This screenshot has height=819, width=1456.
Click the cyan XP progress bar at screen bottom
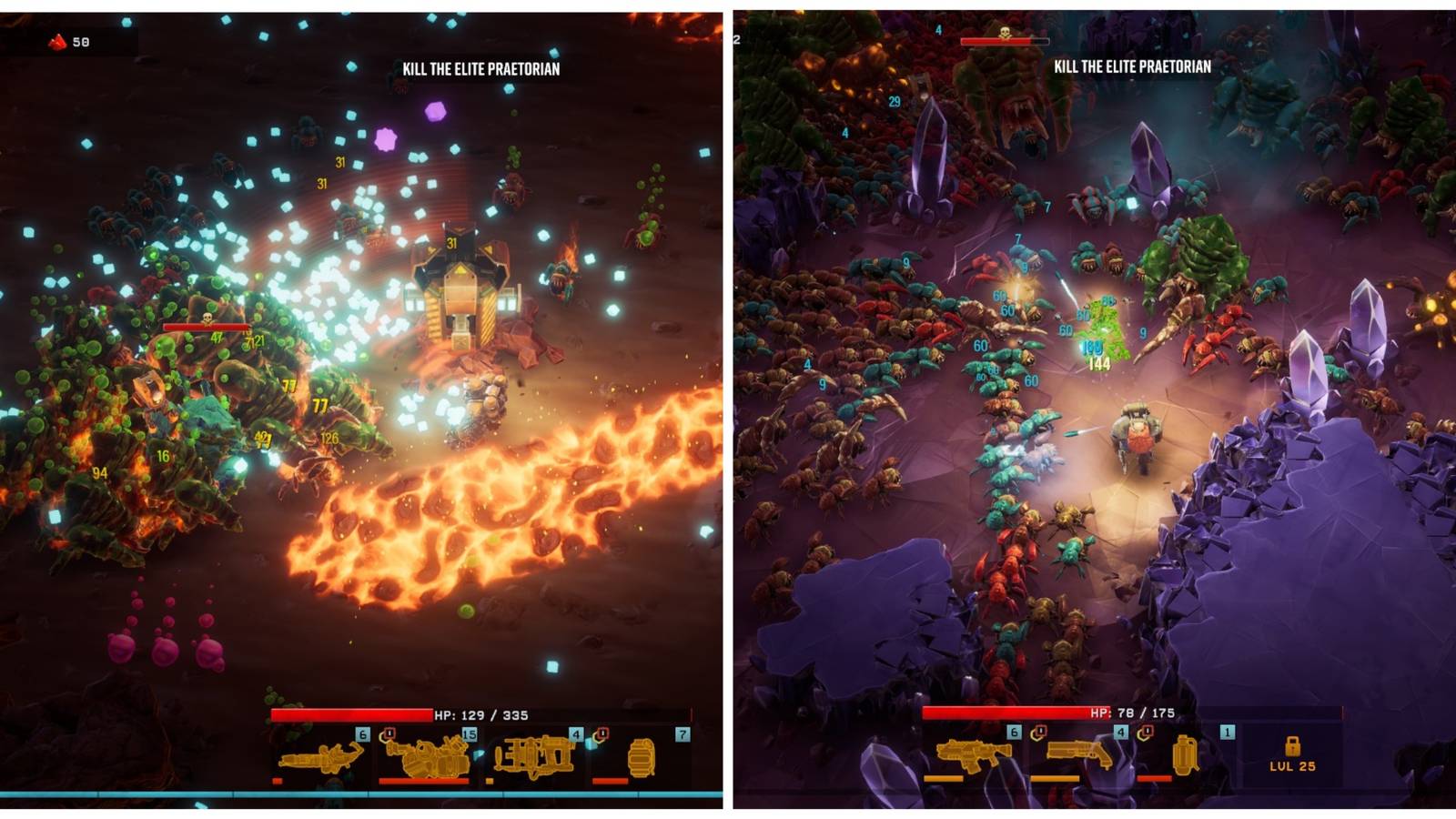[364, 794]
